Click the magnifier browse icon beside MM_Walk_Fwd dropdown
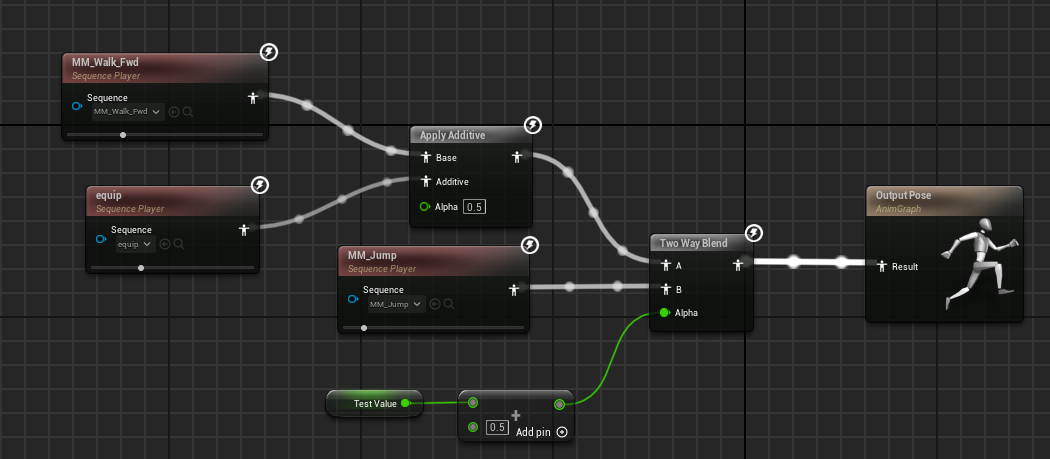1050x459 pixels. pyautogui.click(x=187, y=112)
